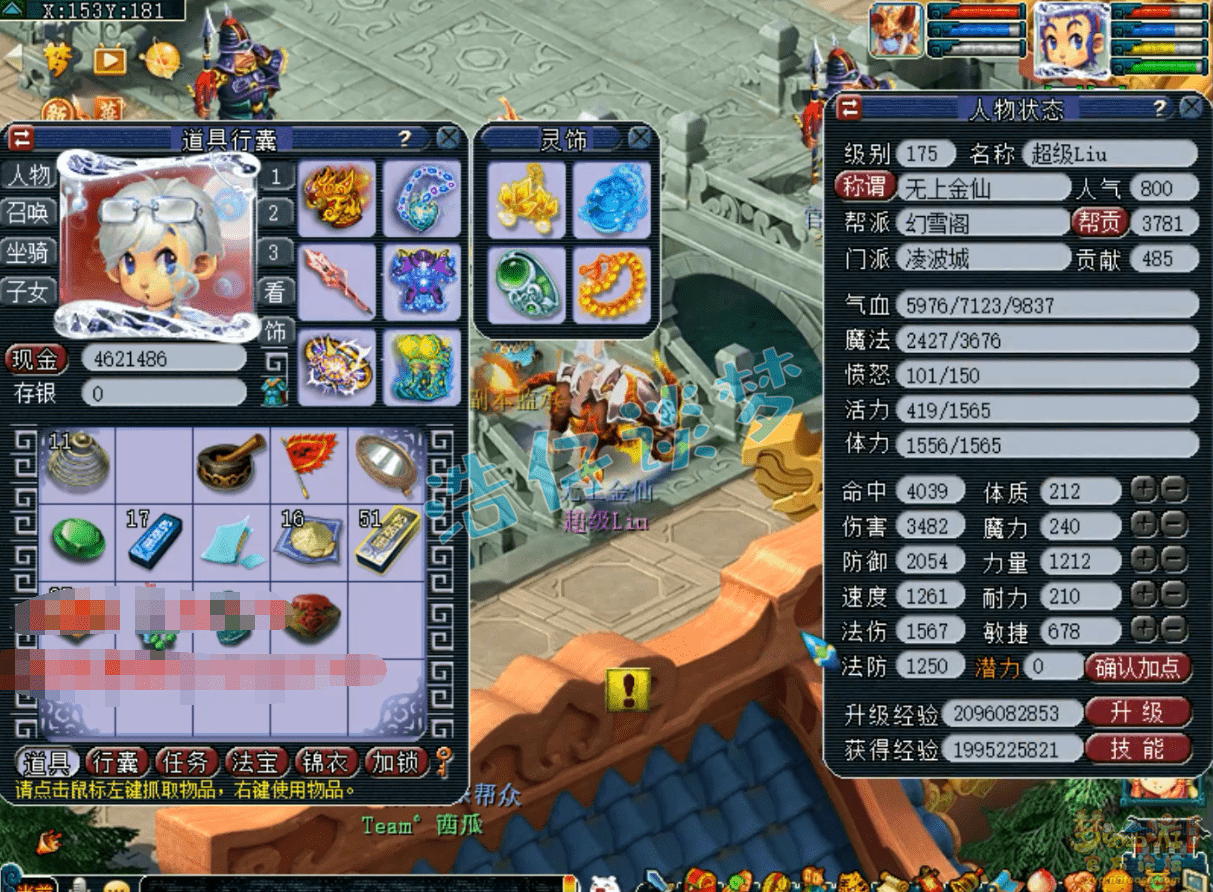Select the 子女 children tab

point(29,291)
